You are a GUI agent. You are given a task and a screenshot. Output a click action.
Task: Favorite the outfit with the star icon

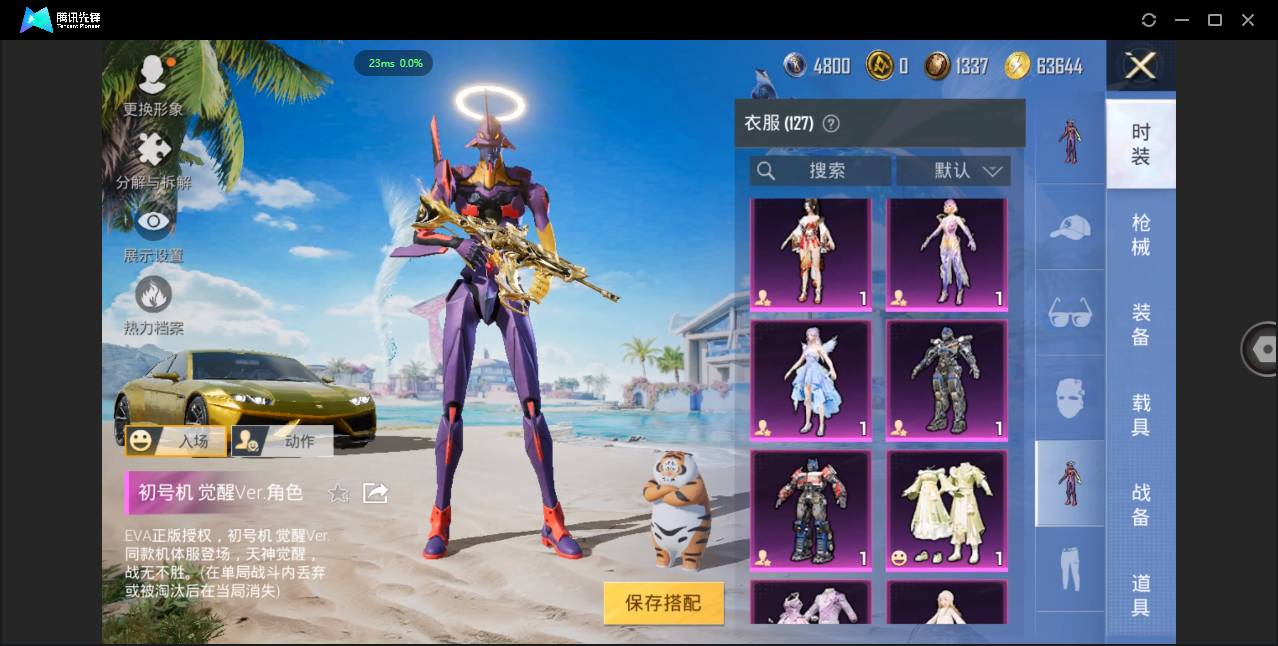pyautogui.click(x=339, y=492)
